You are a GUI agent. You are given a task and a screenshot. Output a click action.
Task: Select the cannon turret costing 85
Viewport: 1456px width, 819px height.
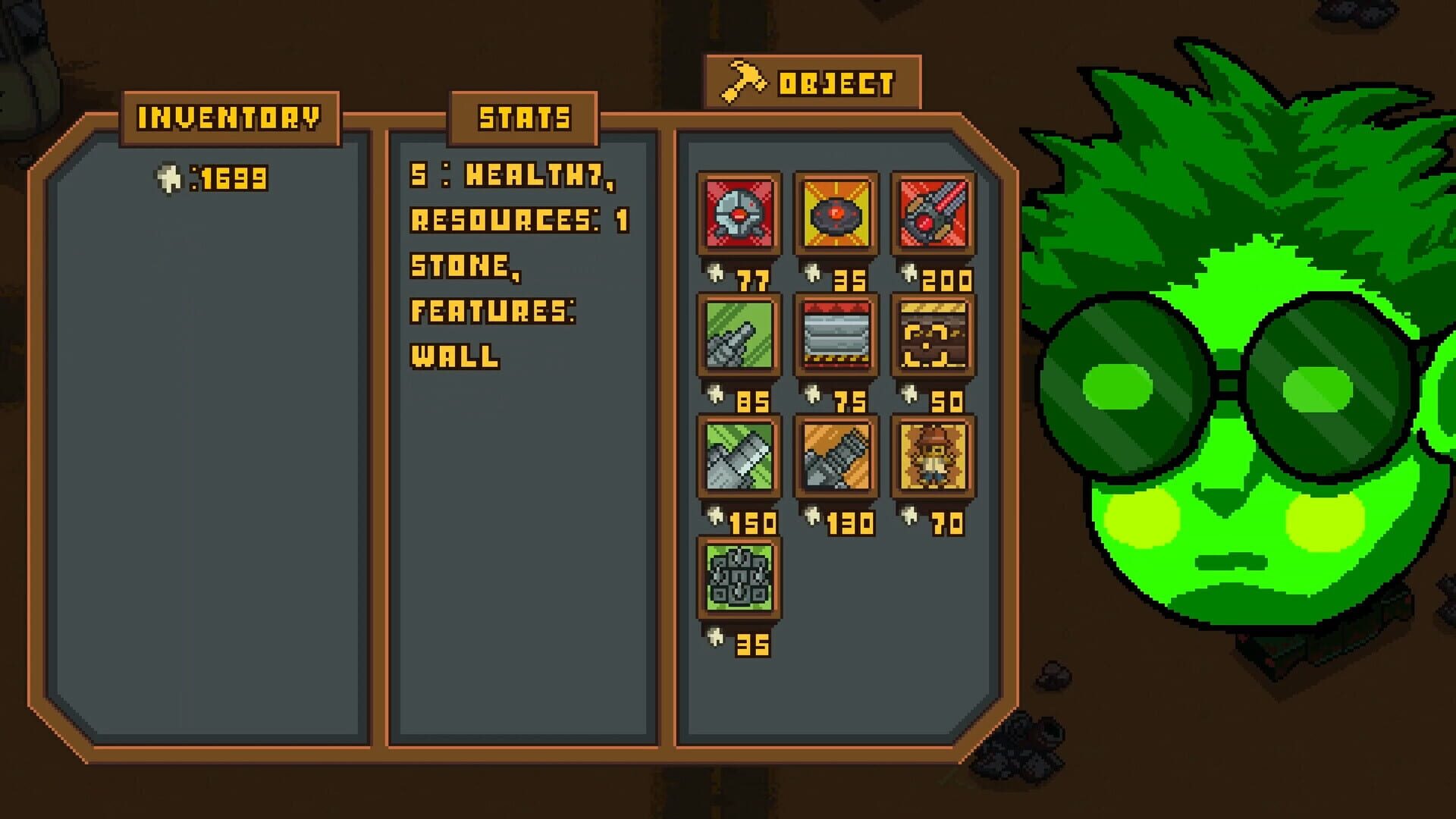coord(739,336)
